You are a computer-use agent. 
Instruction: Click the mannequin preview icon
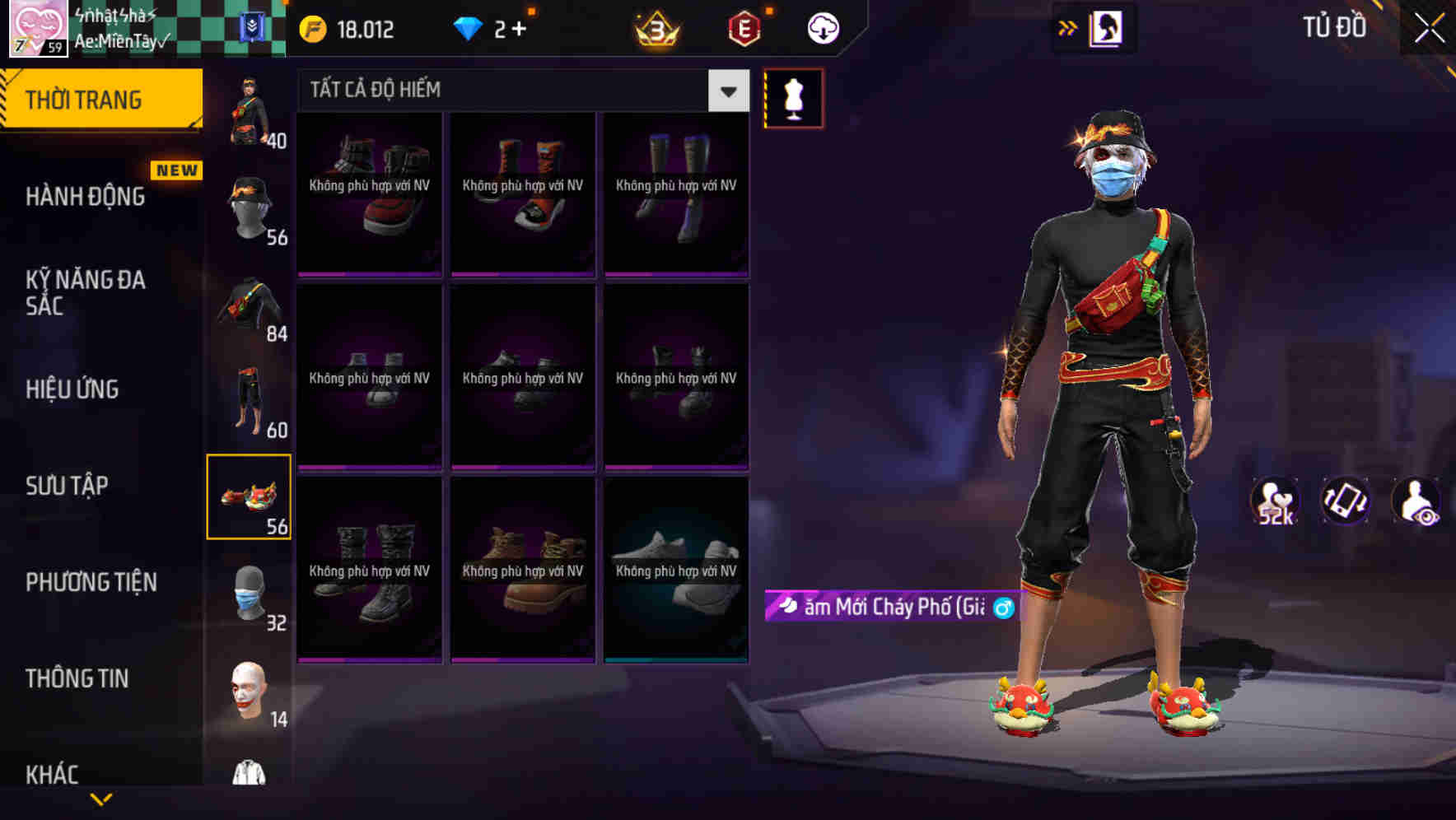[x=793, y=99]
